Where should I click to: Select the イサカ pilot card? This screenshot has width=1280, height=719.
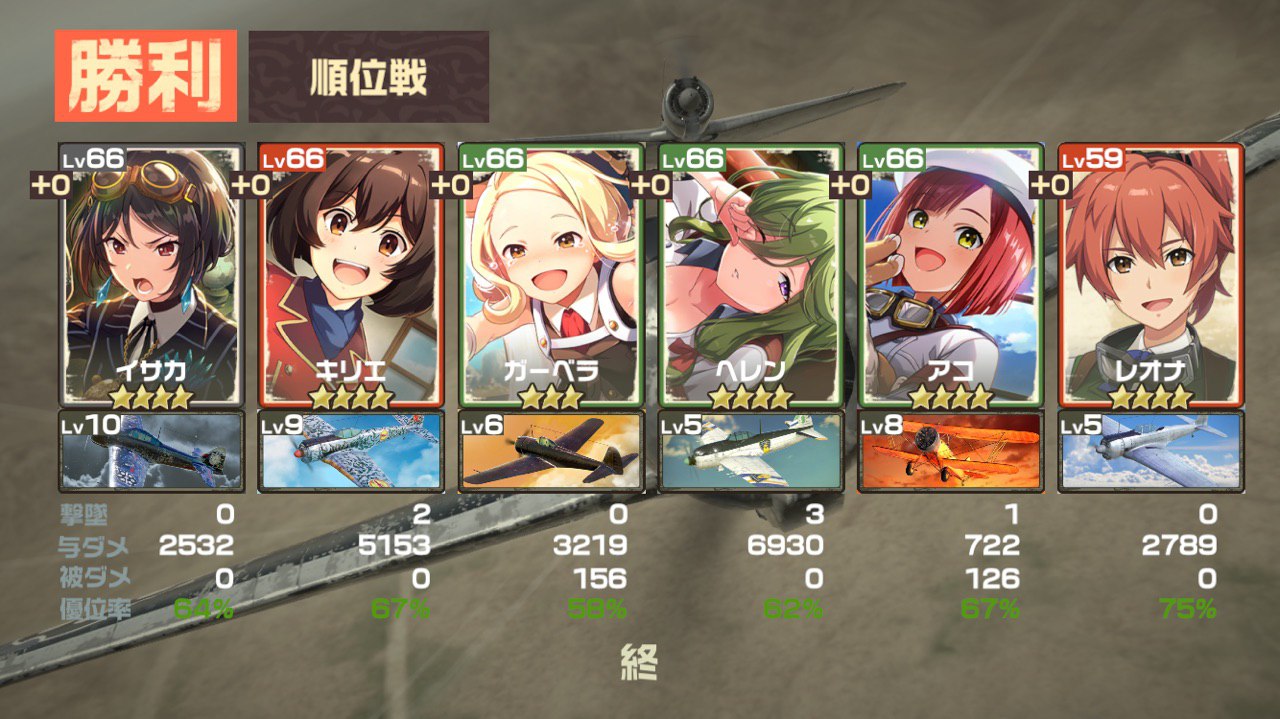151,275
